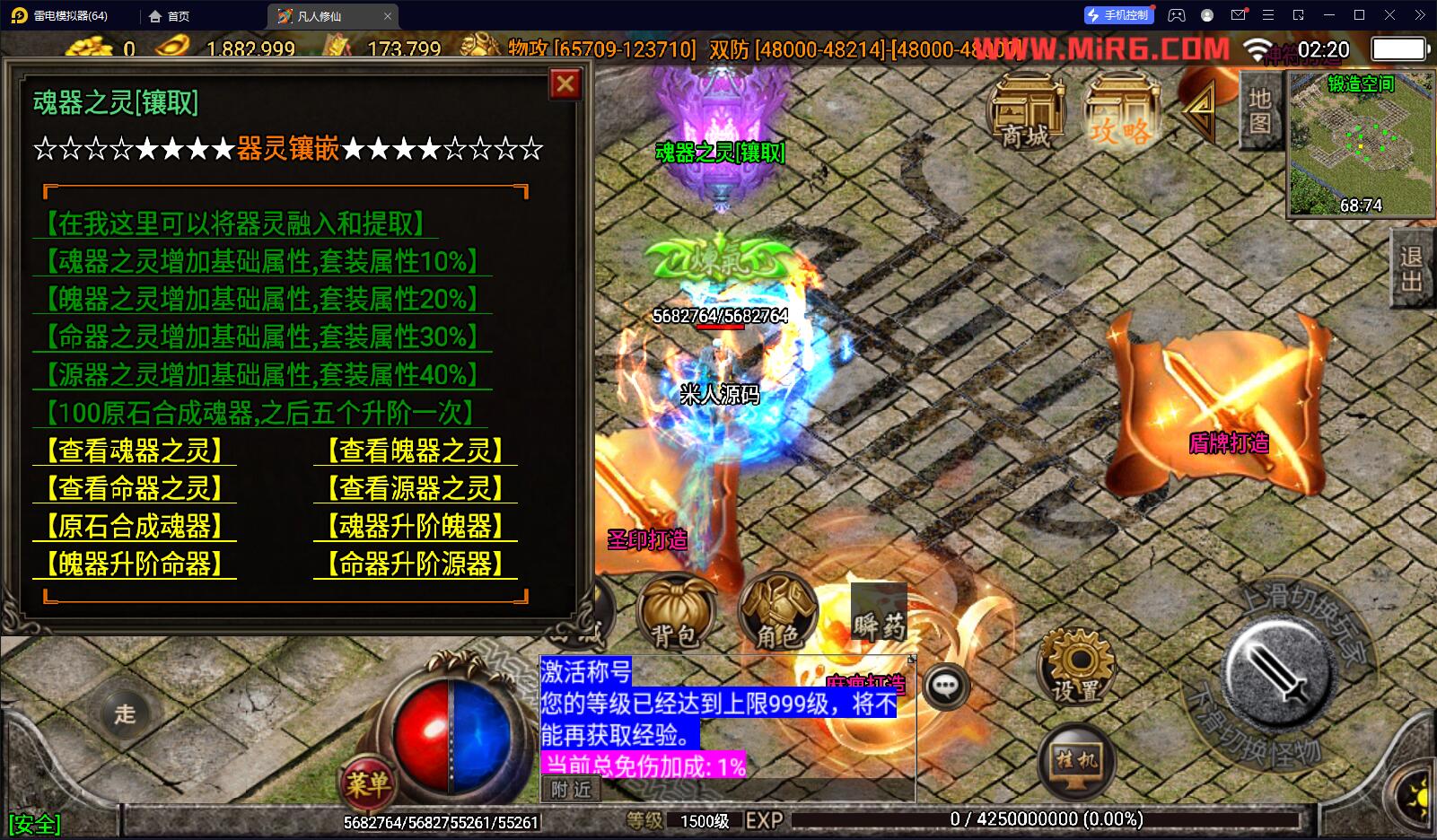
Task: Open the 地图 map button
Action: [x=1260, y=110]
